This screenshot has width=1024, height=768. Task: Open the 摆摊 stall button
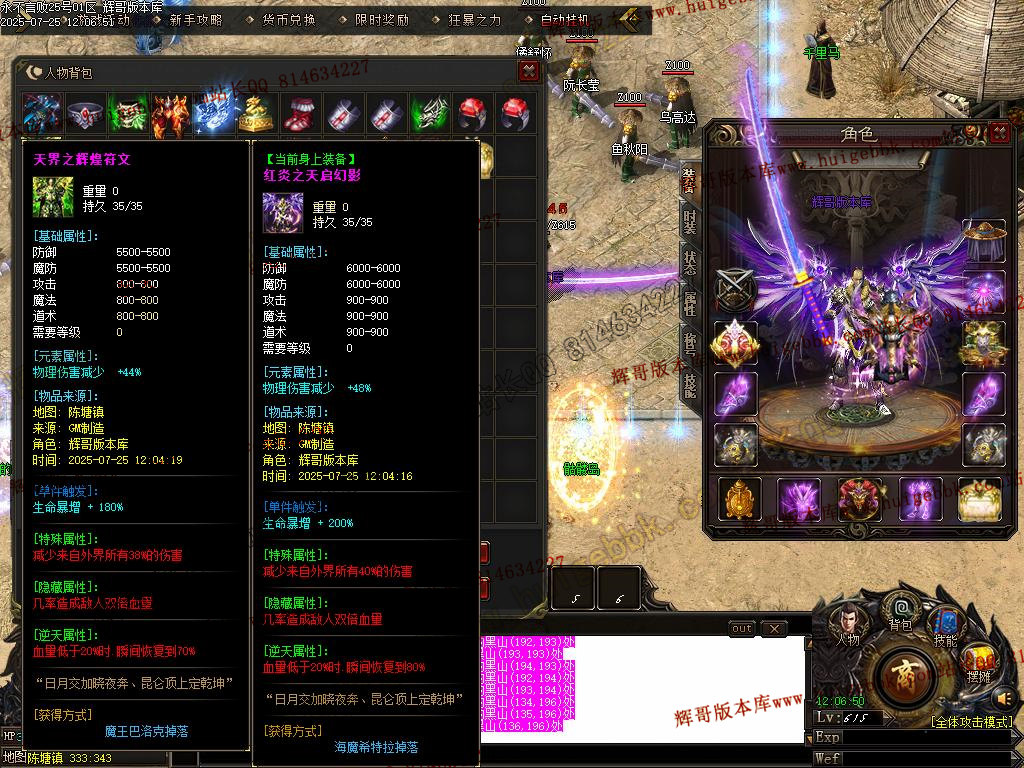pyautogui.click(x=979, y=662)
